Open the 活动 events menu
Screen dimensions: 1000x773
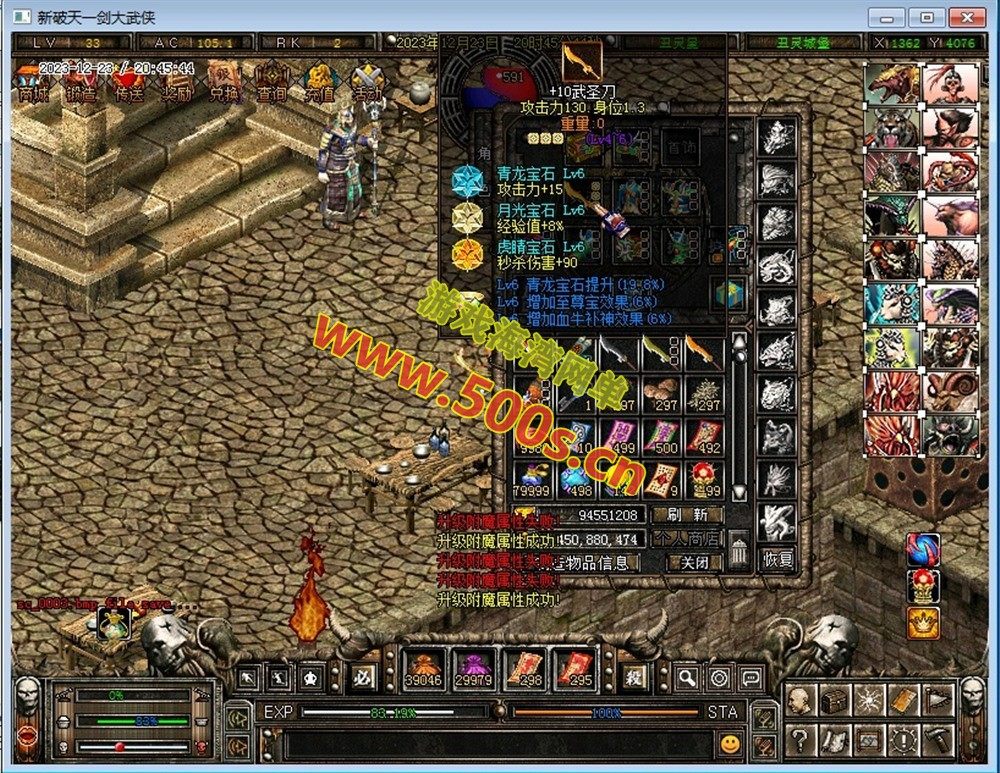coord(367,82)
